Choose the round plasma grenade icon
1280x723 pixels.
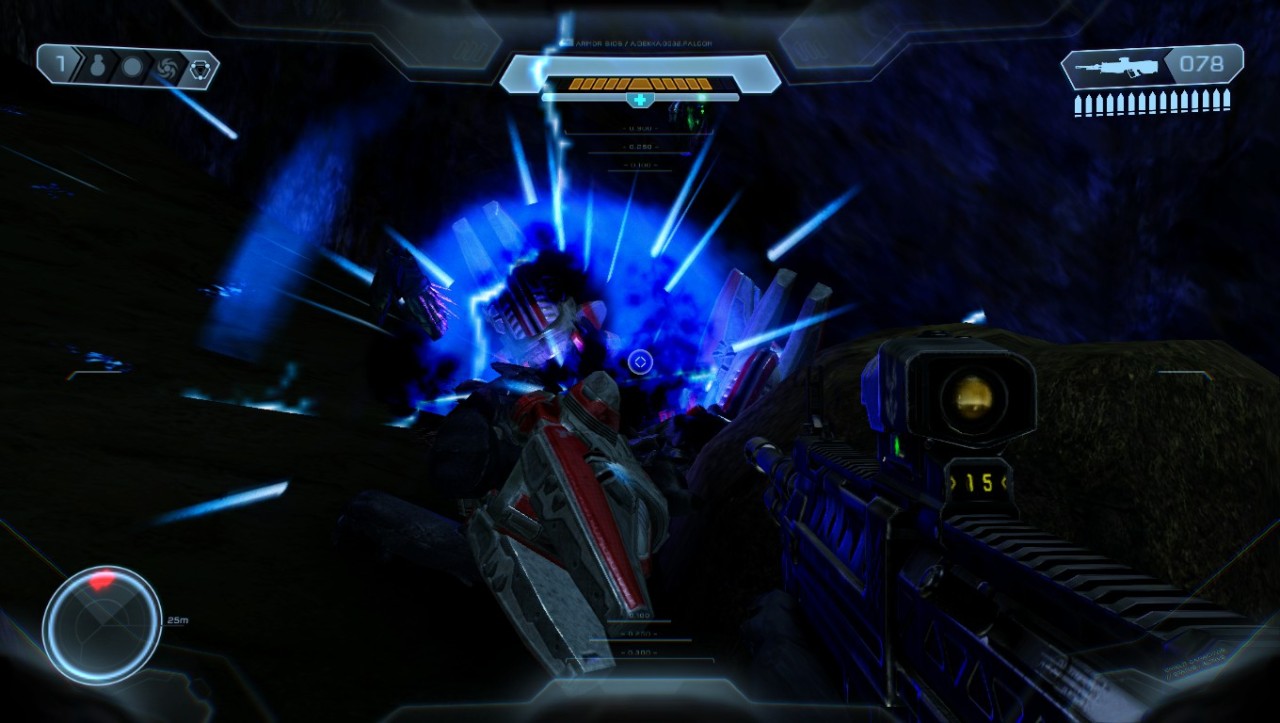(x=131, y=67)
